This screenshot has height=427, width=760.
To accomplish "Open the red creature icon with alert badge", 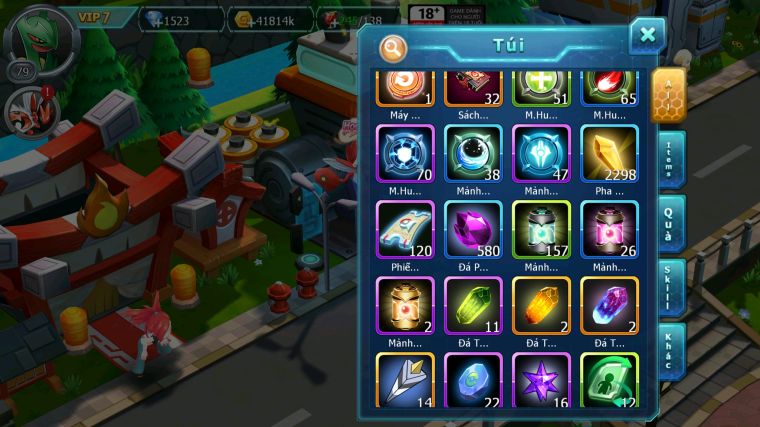I will [25, 110].
